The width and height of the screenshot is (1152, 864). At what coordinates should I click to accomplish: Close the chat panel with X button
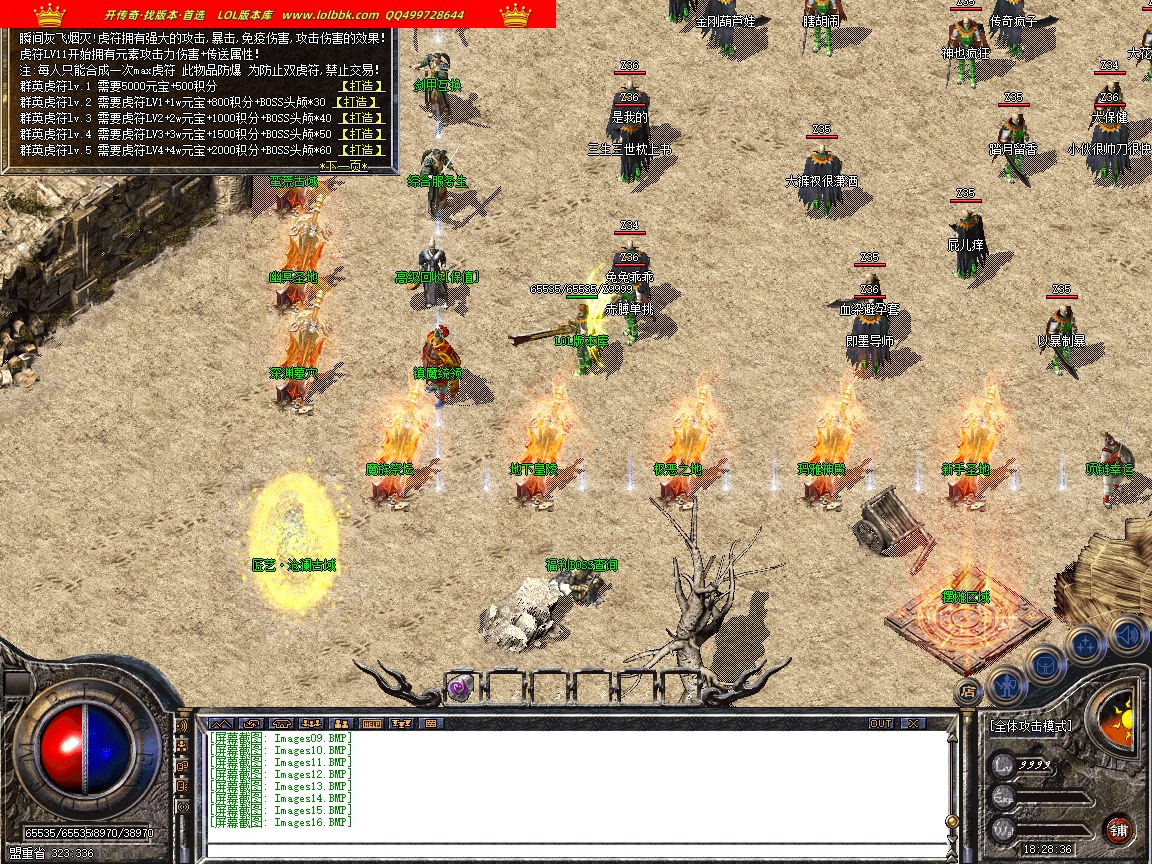[913, 723]
